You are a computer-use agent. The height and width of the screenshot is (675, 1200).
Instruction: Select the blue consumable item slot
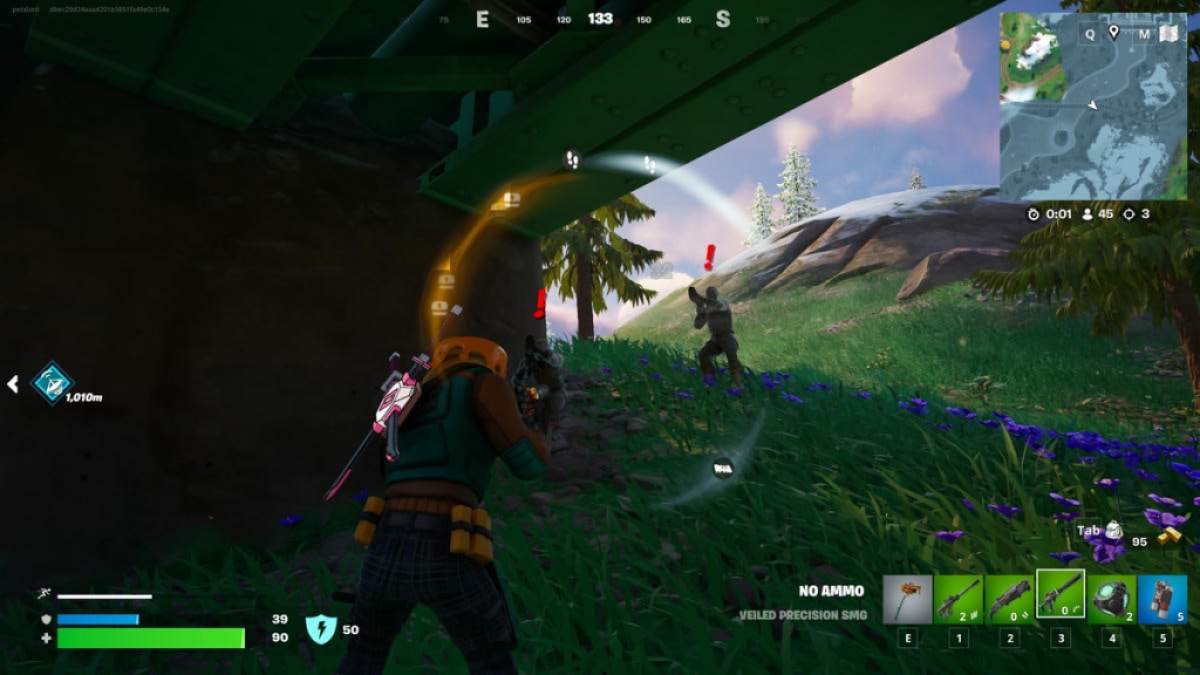click(1162, 599)
